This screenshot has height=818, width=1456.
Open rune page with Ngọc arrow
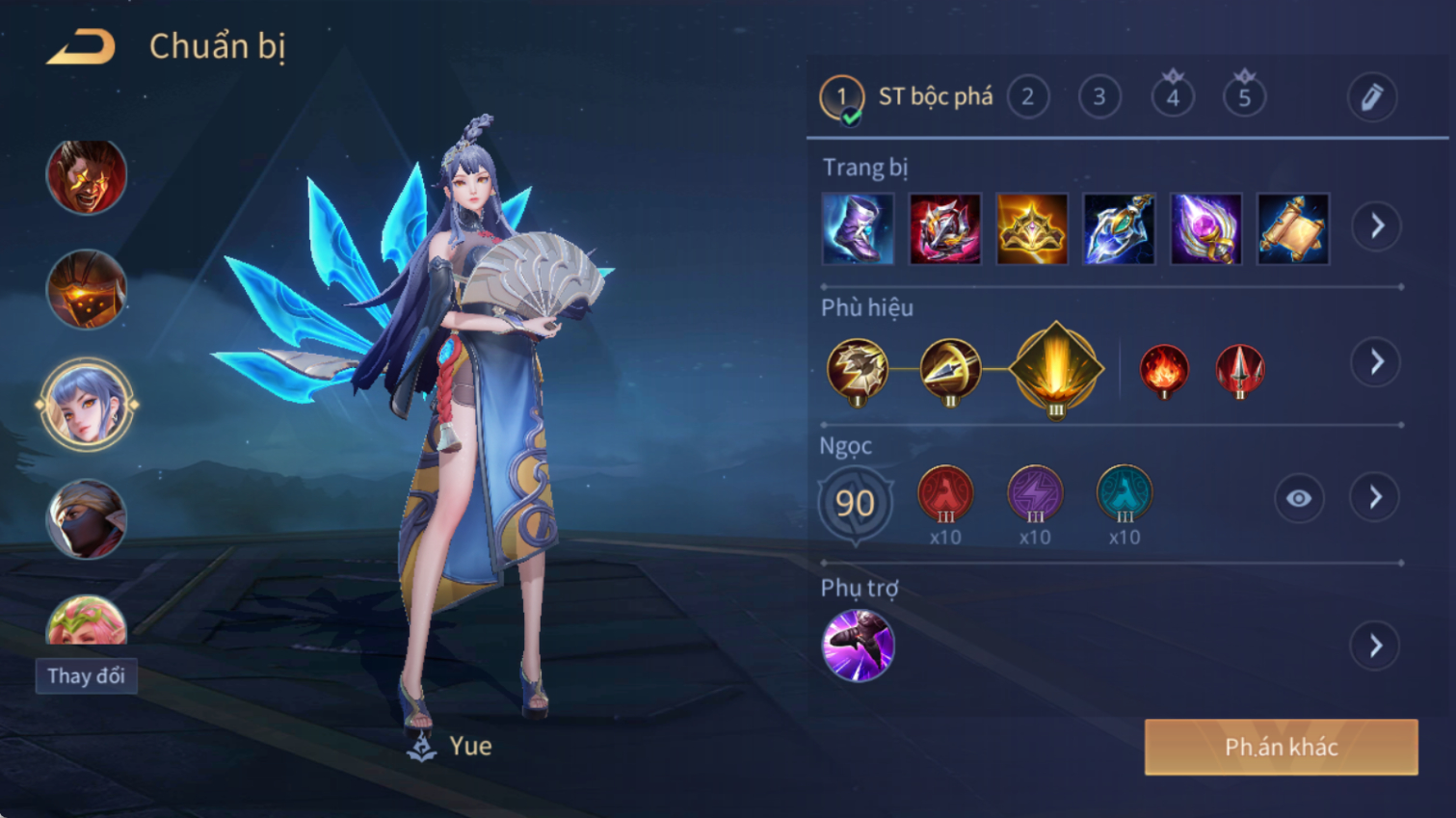[x=1376, y=498]
